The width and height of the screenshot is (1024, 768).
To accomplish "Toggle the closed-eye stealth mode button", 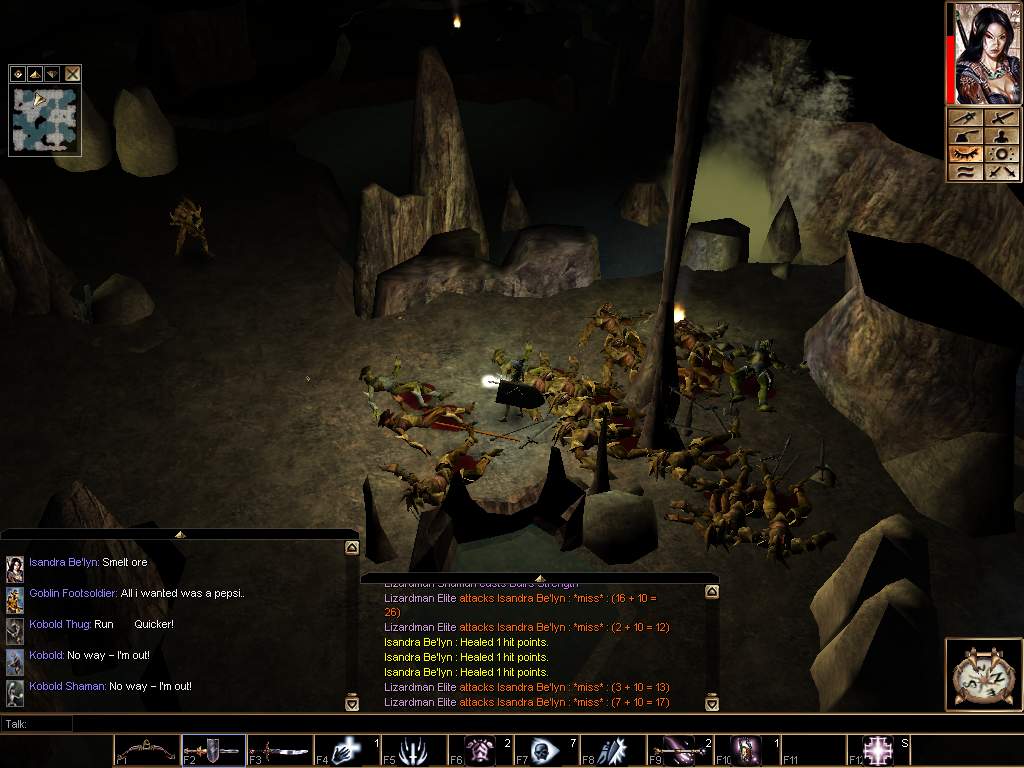I will click(x=965, y=154).
